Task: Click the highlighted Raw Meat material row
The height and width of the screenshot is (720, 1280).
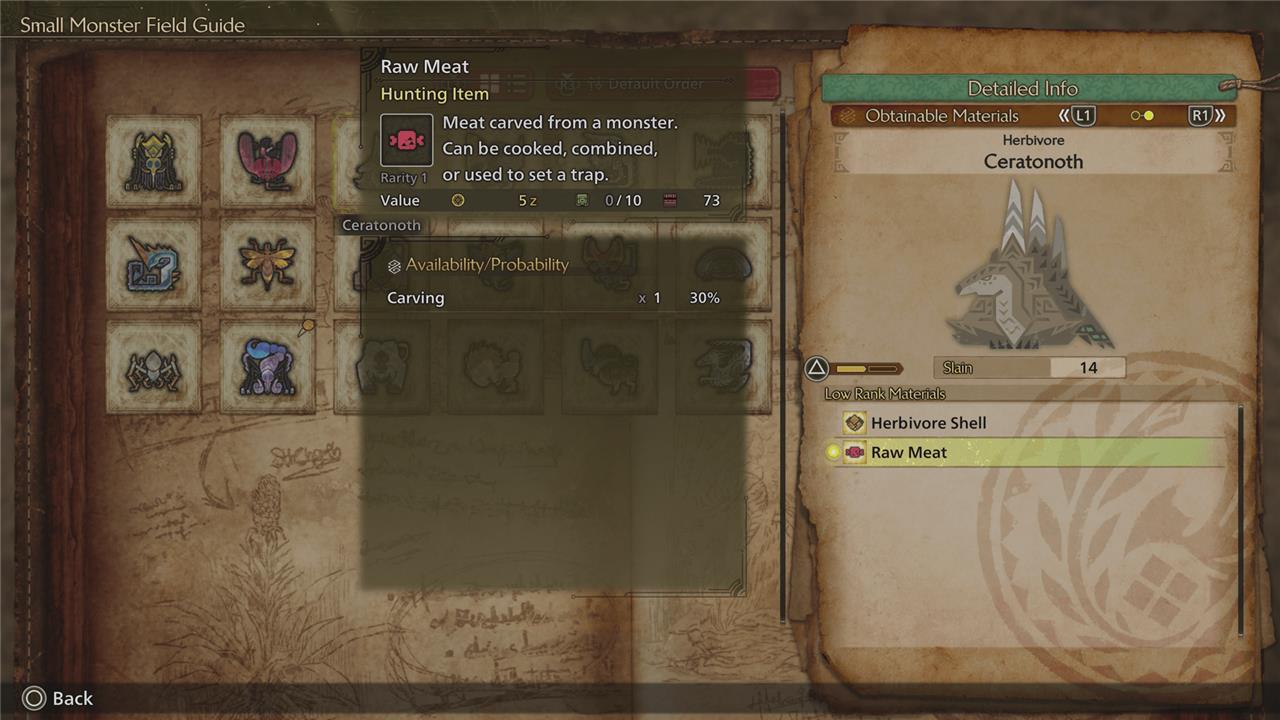Action: (1030, 452)
